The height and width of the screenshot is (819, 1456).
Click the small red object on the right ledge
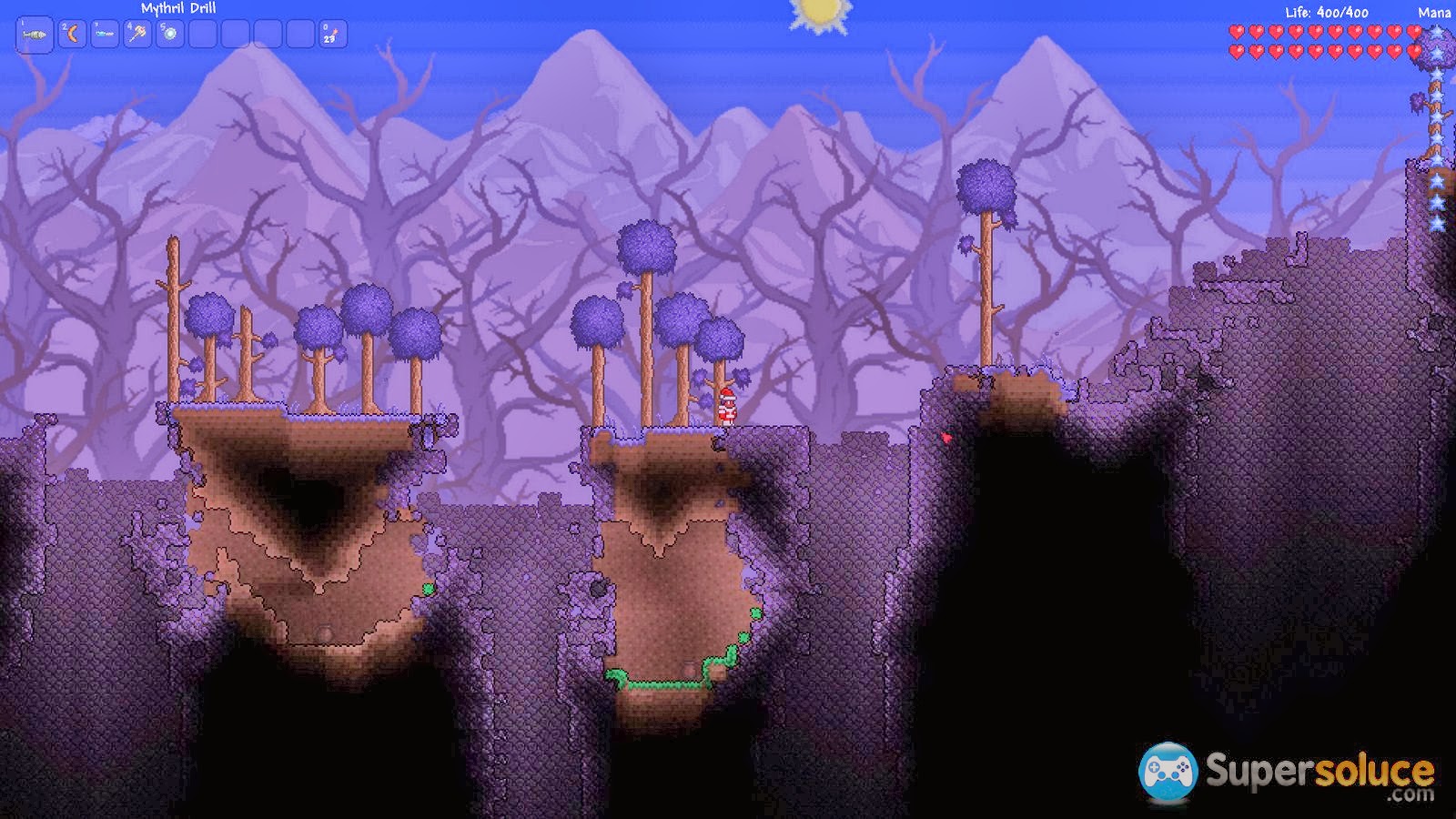click(x=946, y=439)
